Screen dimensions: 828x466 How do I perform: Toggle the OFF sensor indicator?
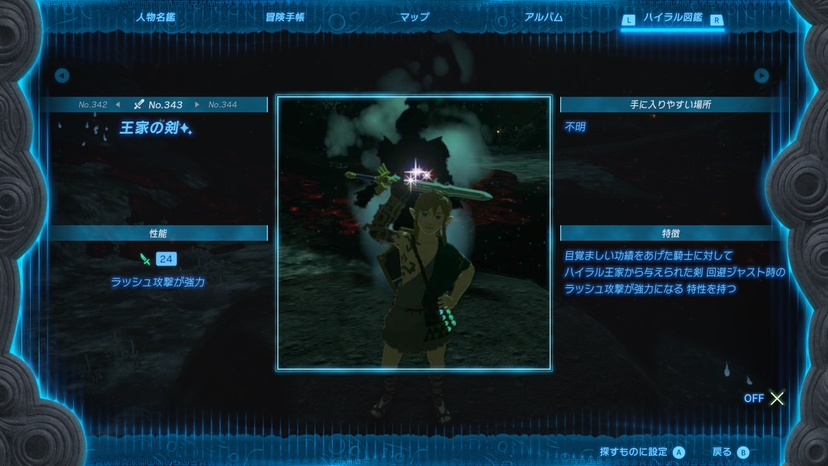[765, 398]
